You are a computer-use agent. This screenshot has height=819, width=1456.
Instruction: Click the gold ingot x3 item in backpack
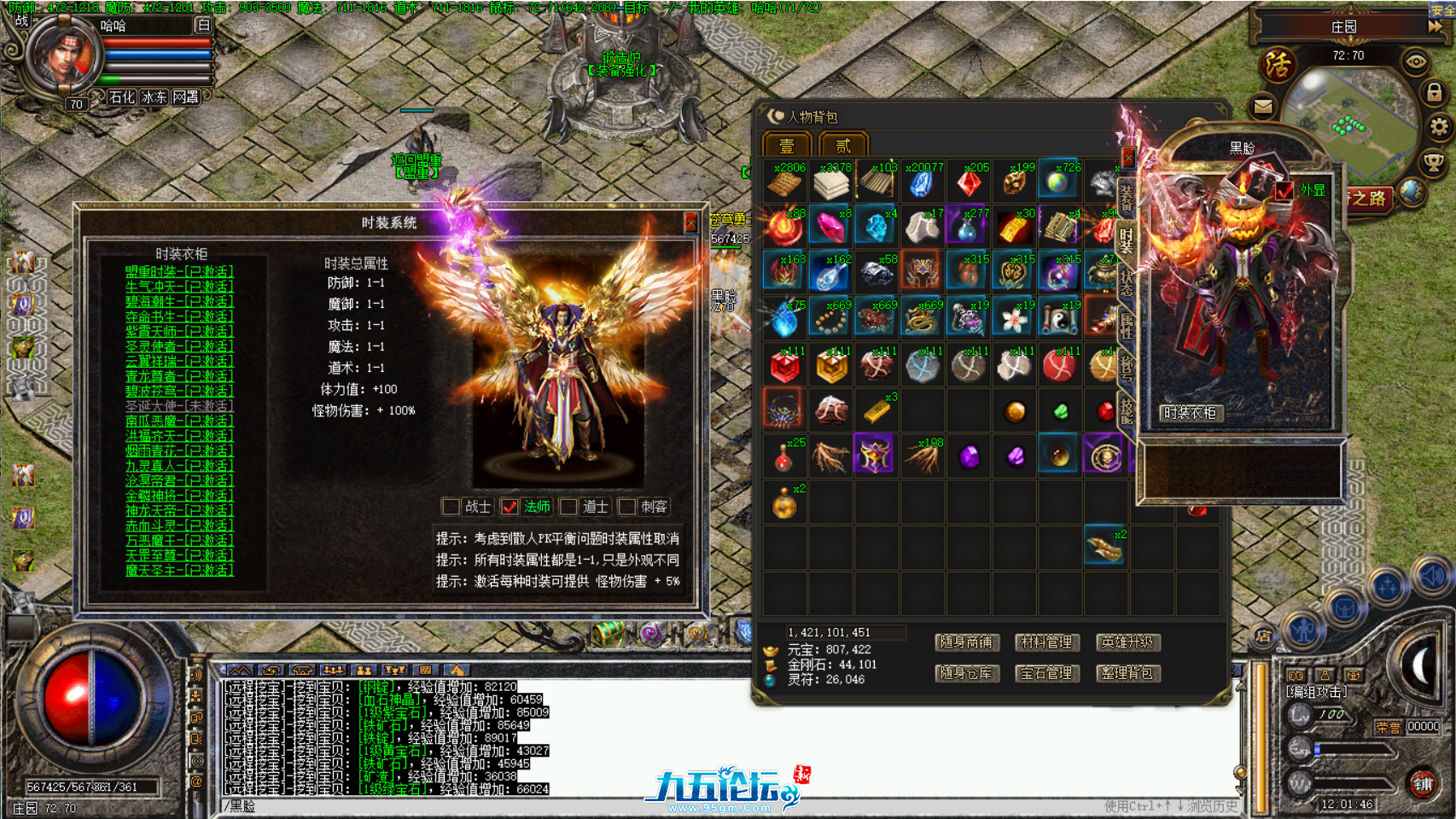(x=876, y=409)
